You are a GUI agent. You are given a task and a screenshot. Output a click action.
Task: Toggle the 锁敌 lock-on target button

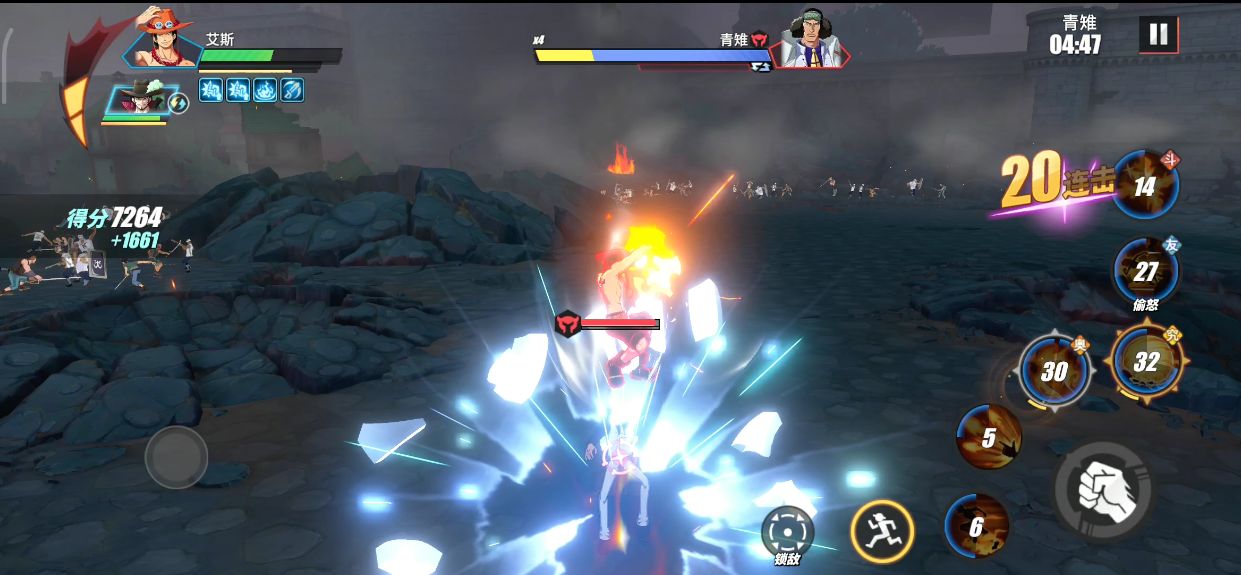point(787,532)
